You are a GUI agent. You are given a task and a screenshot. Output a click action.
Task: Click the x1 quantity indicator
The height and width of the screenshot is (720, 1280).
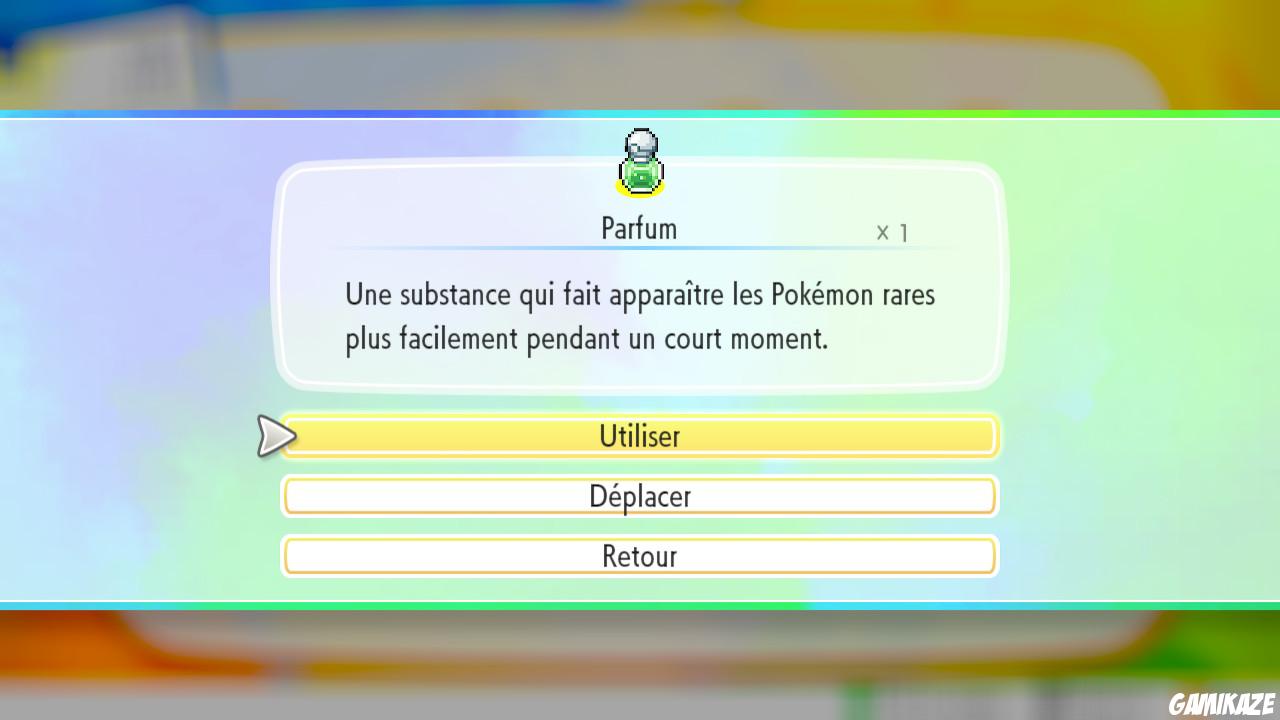click(890, 231)
